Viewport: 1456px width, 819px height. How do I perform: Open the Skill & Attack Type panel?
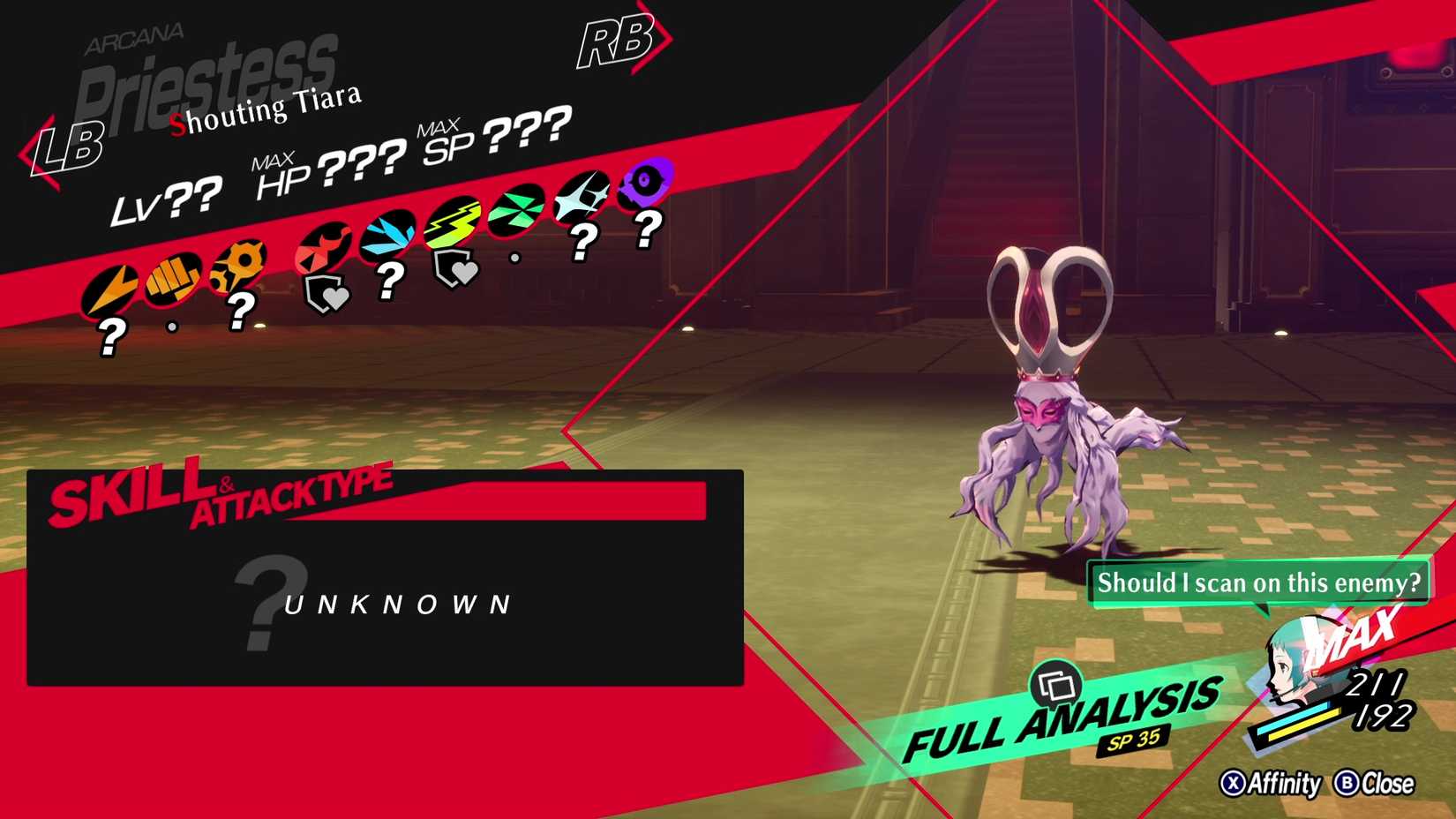(385, 578)
